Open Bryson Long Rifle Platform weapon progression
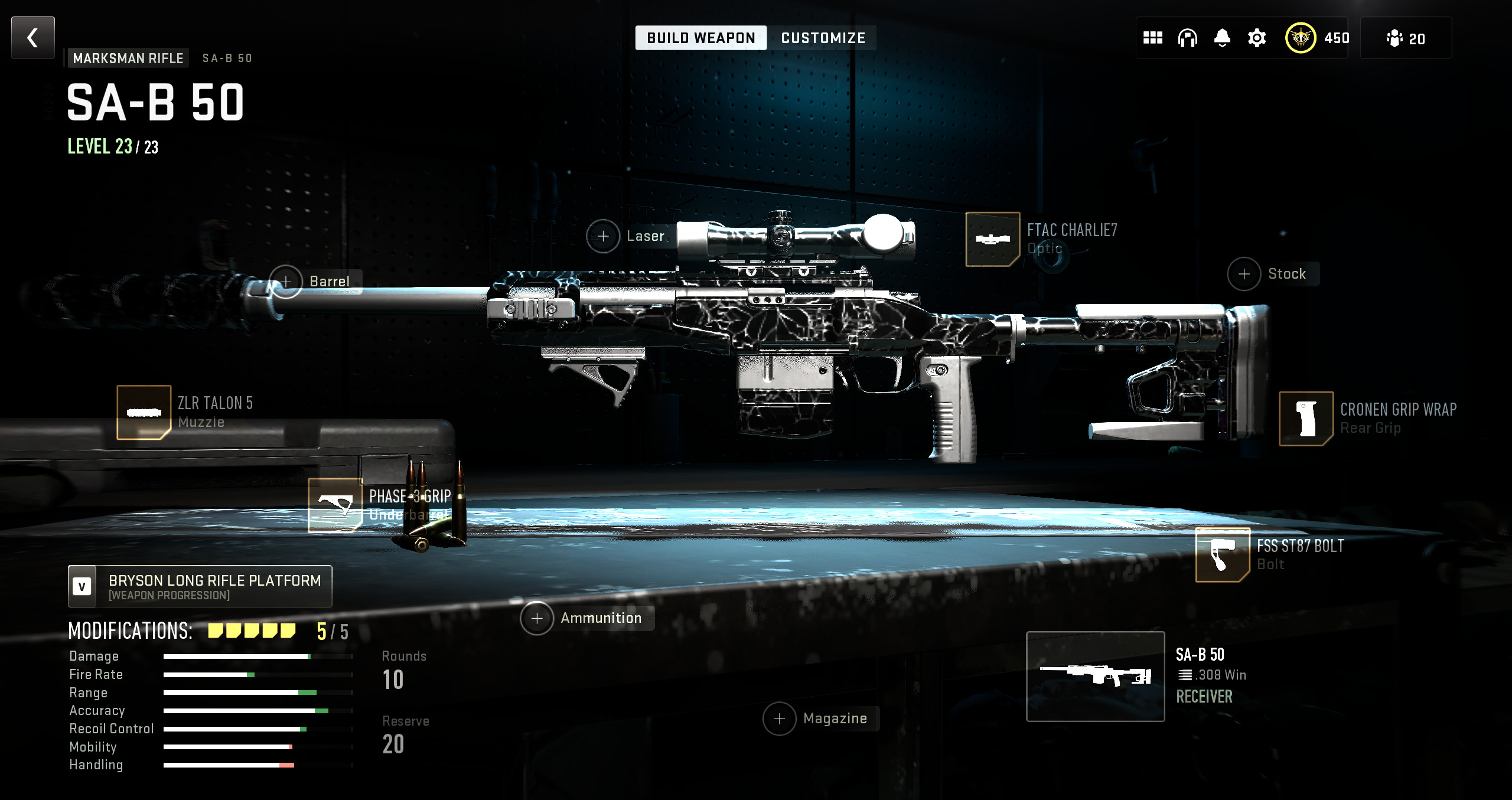 pos(200,586)
